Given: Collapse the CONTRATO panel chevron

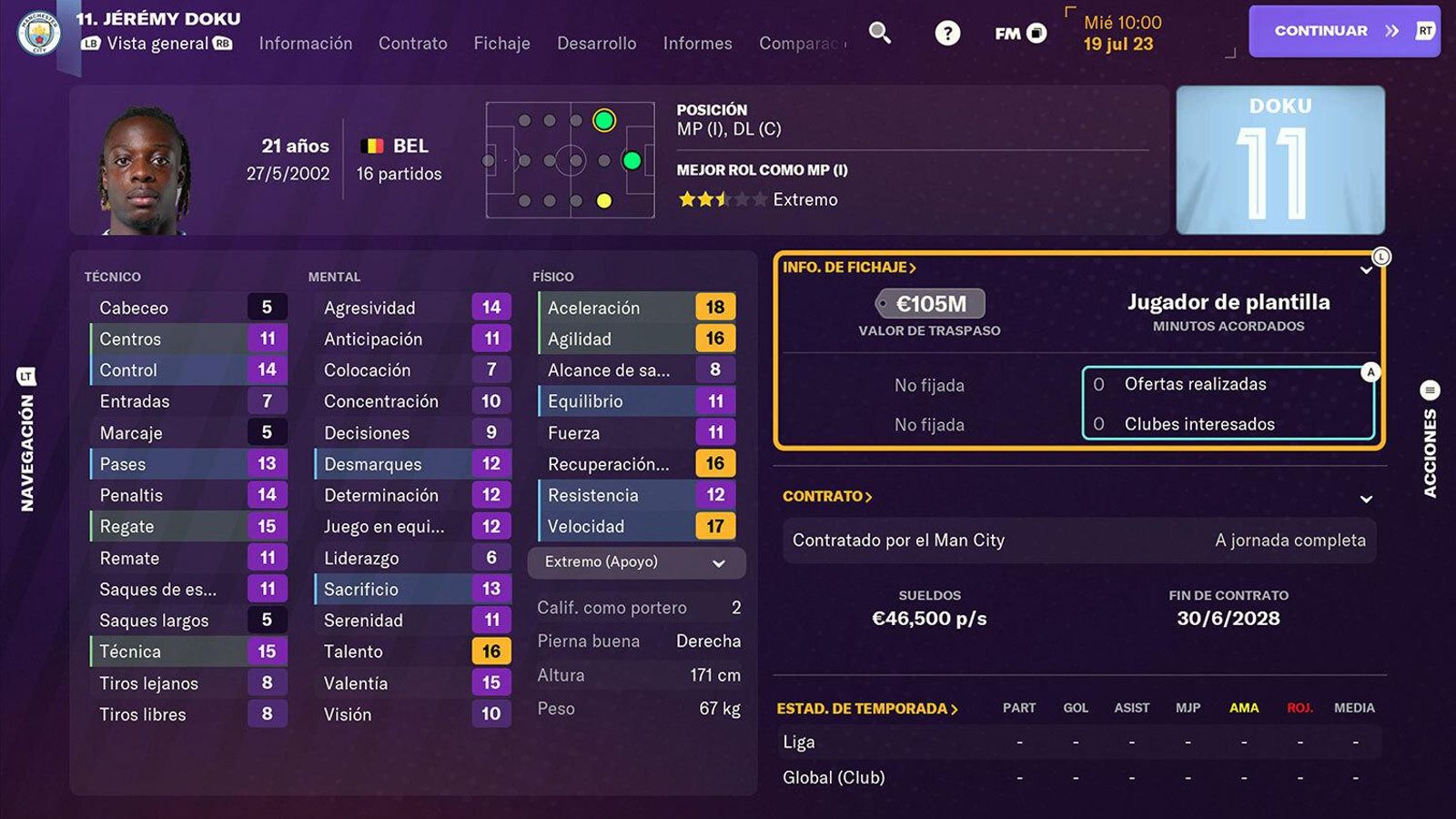Looking at the screenshot, I should click(1368, 499).
